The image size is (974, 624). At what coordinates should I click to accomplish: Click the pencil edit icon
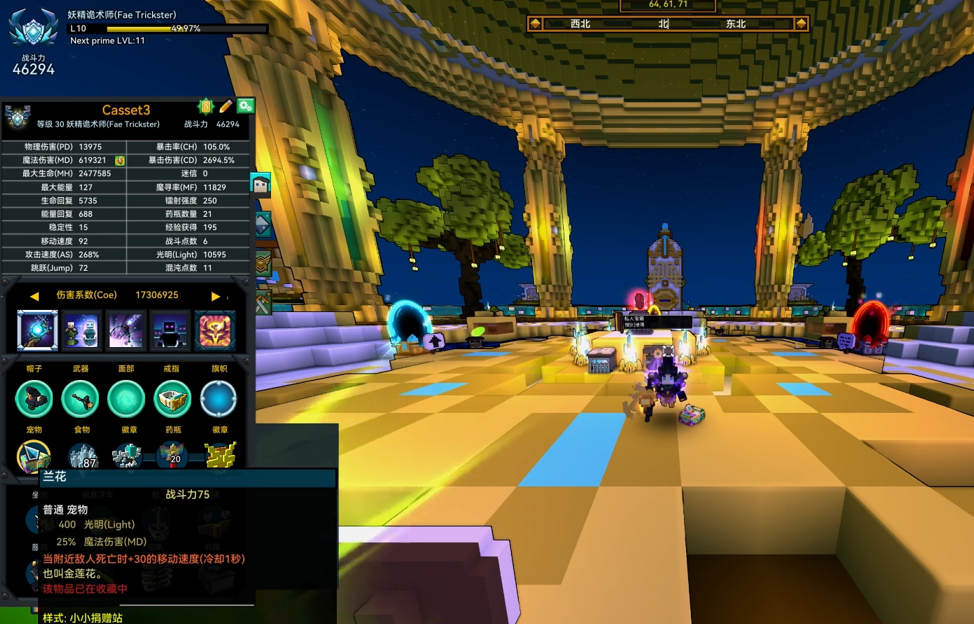point(226,106)
